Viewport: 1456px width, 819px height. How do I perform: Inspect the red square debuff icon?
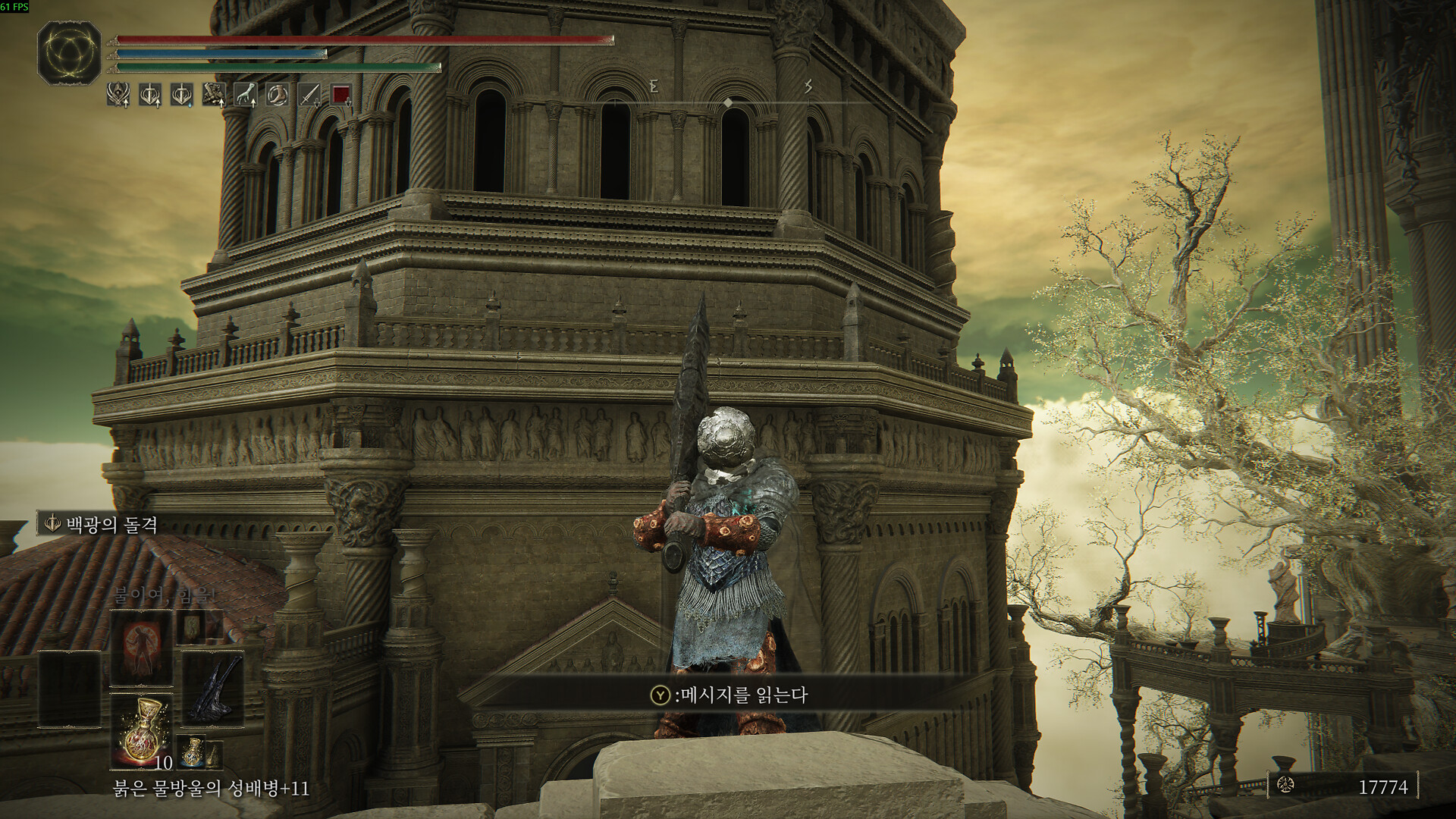coord(341,95)
